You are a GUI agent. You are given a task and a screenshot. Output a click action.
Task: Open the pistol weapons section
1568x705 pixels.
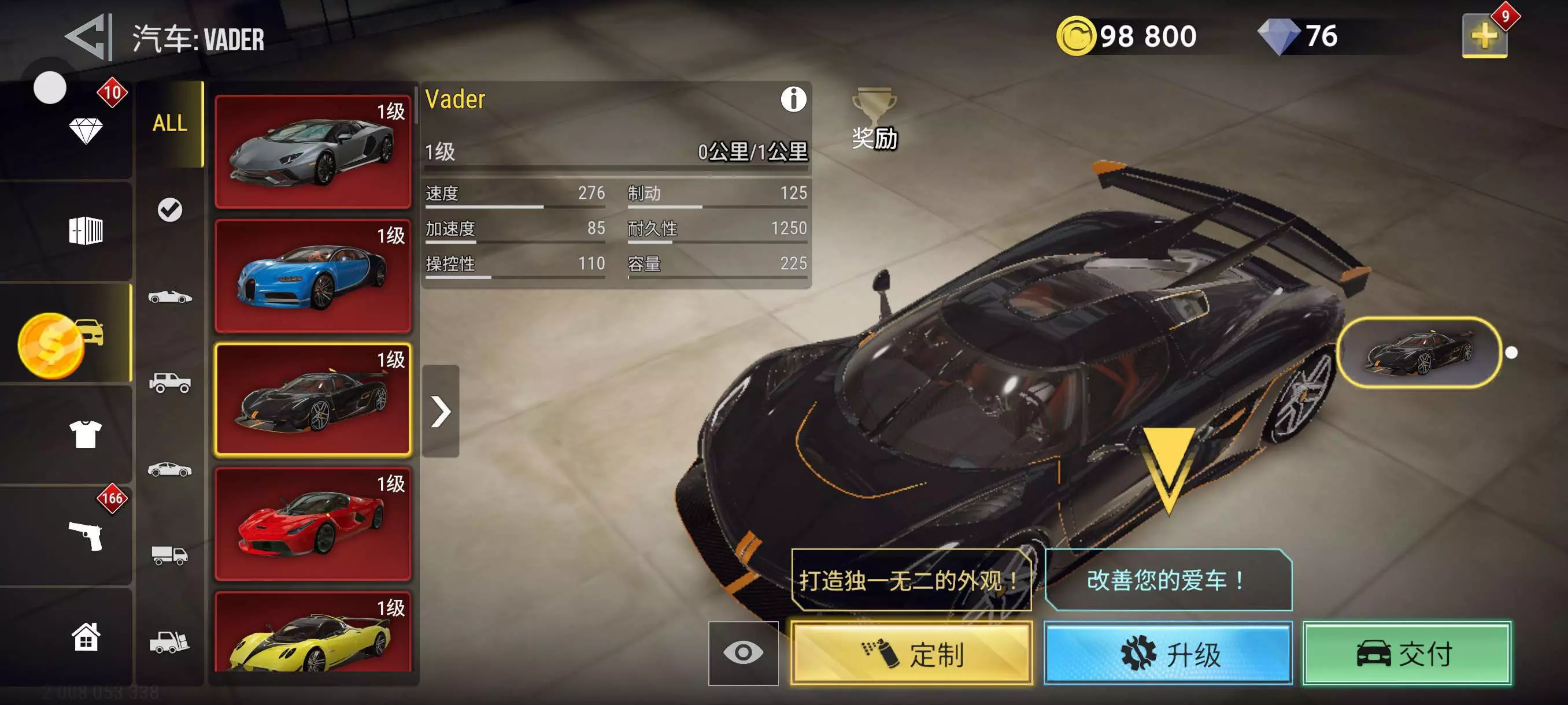[x=85, y=535]
